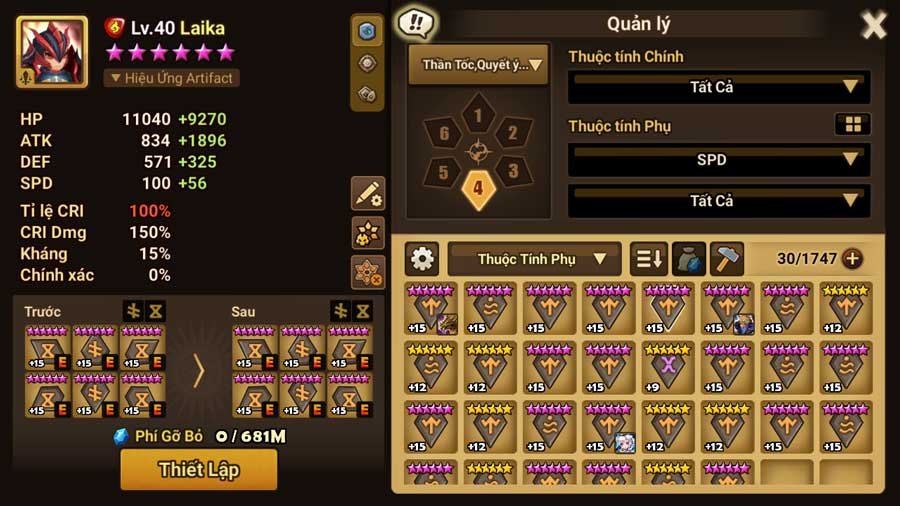
Task: Open the Thuộc Tính Phụ sort dropdown
Action: pos(534,259)
